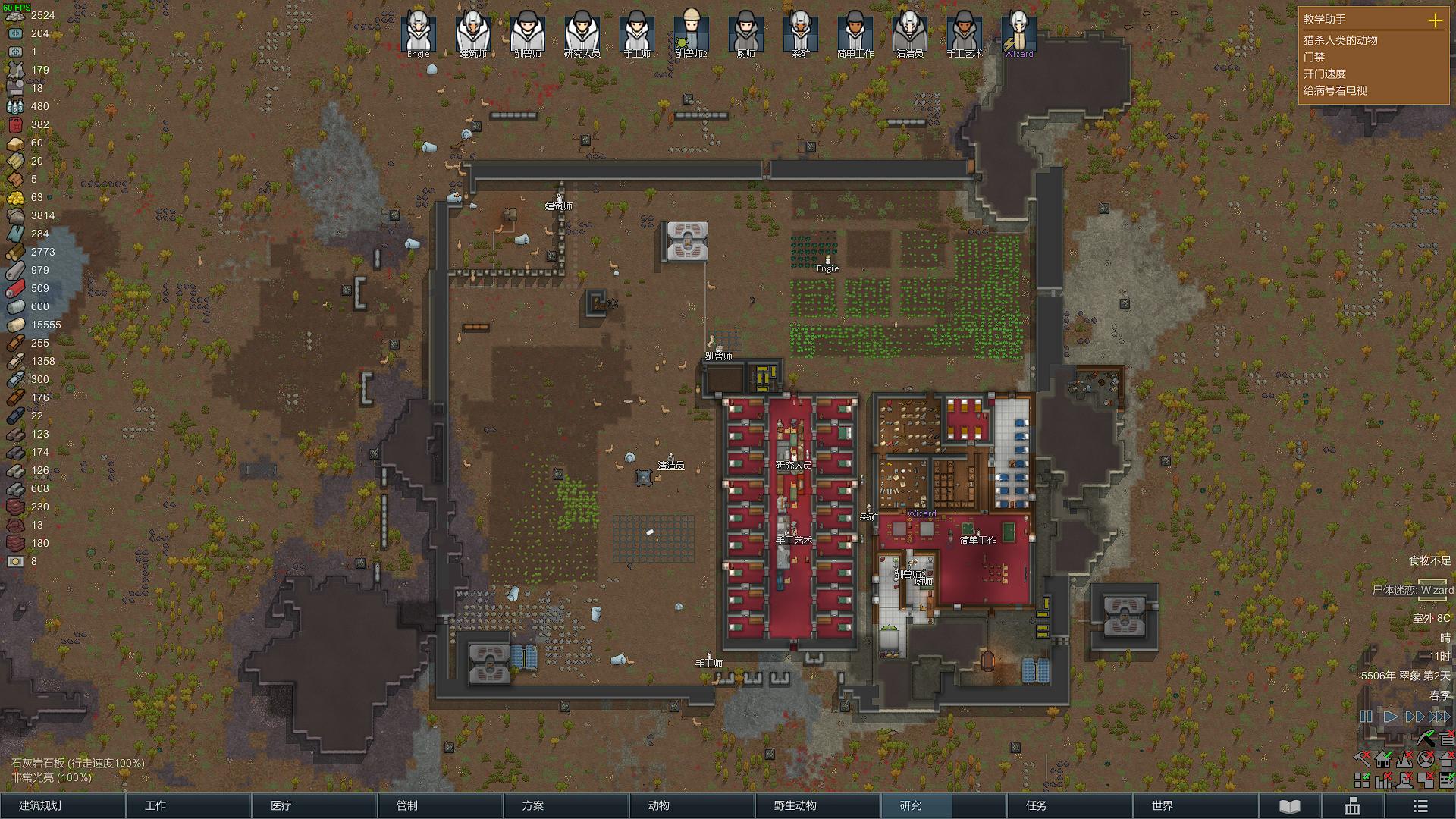Click the 食物不足 alert
Viewport: 1456px width, 819px height.
(1429, 560)
